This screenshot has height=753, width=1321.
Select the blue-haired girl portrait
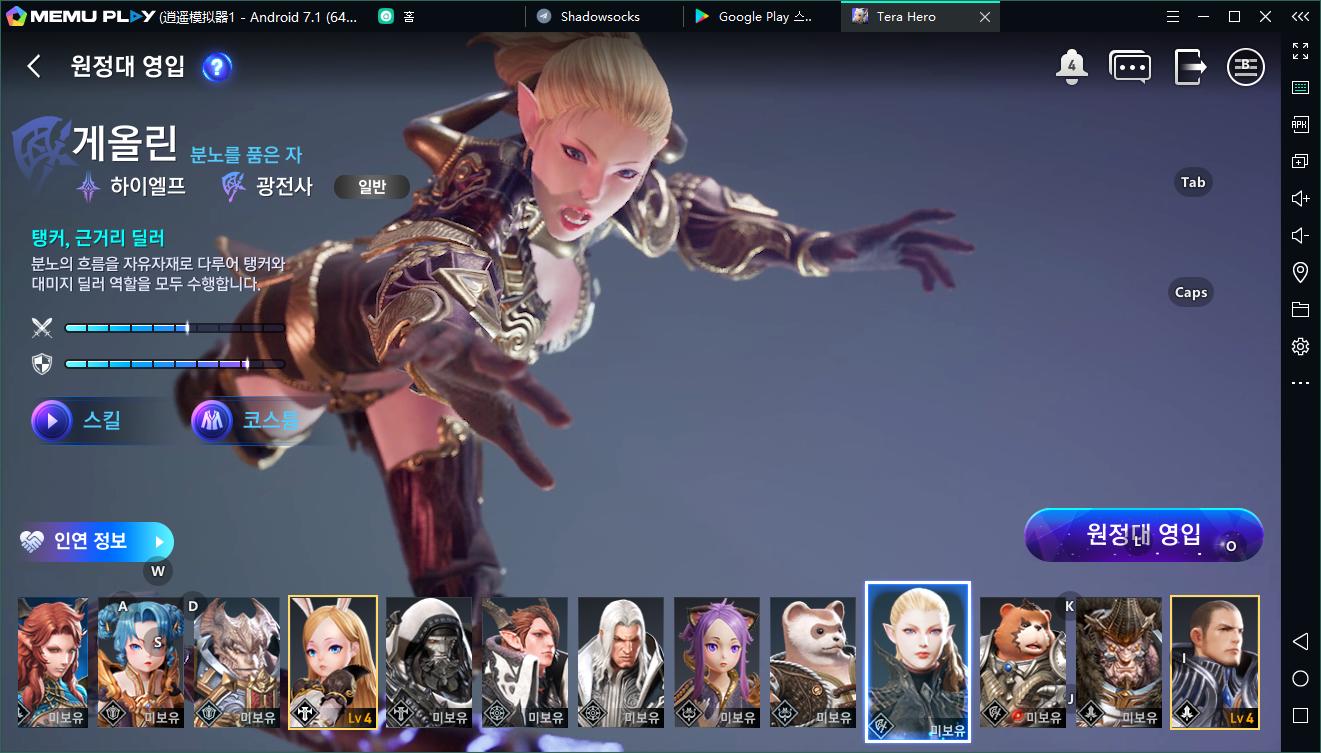[x=139, y=661]
